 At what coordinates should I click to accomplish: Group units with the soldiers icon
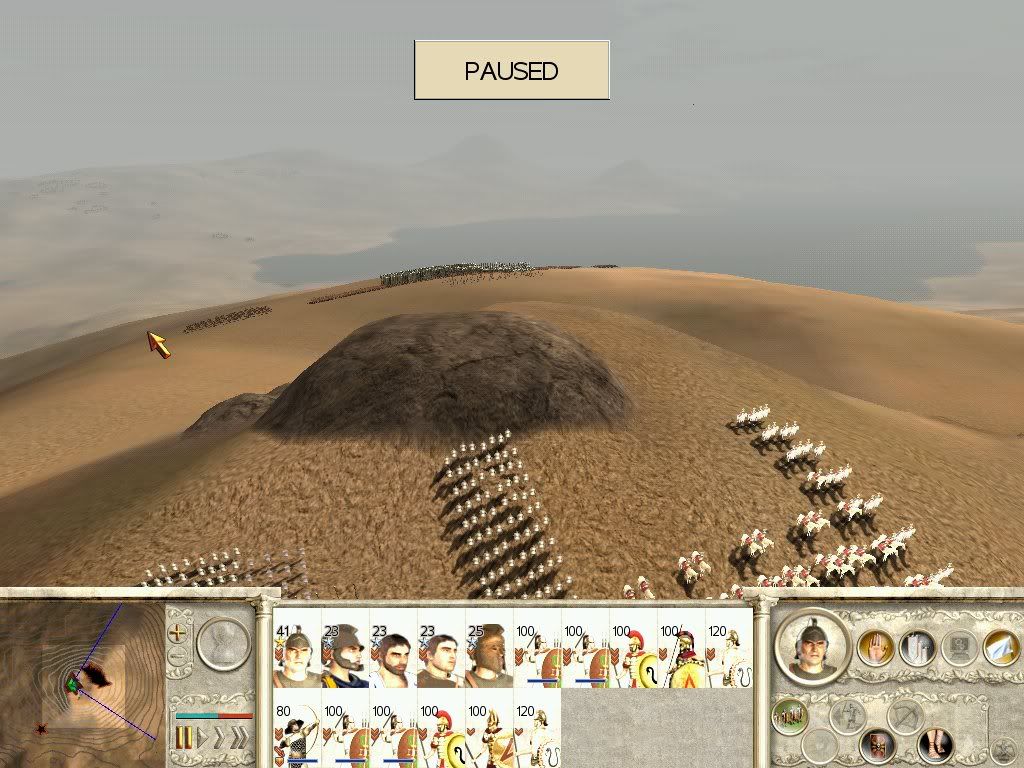(x=791, y=715)
